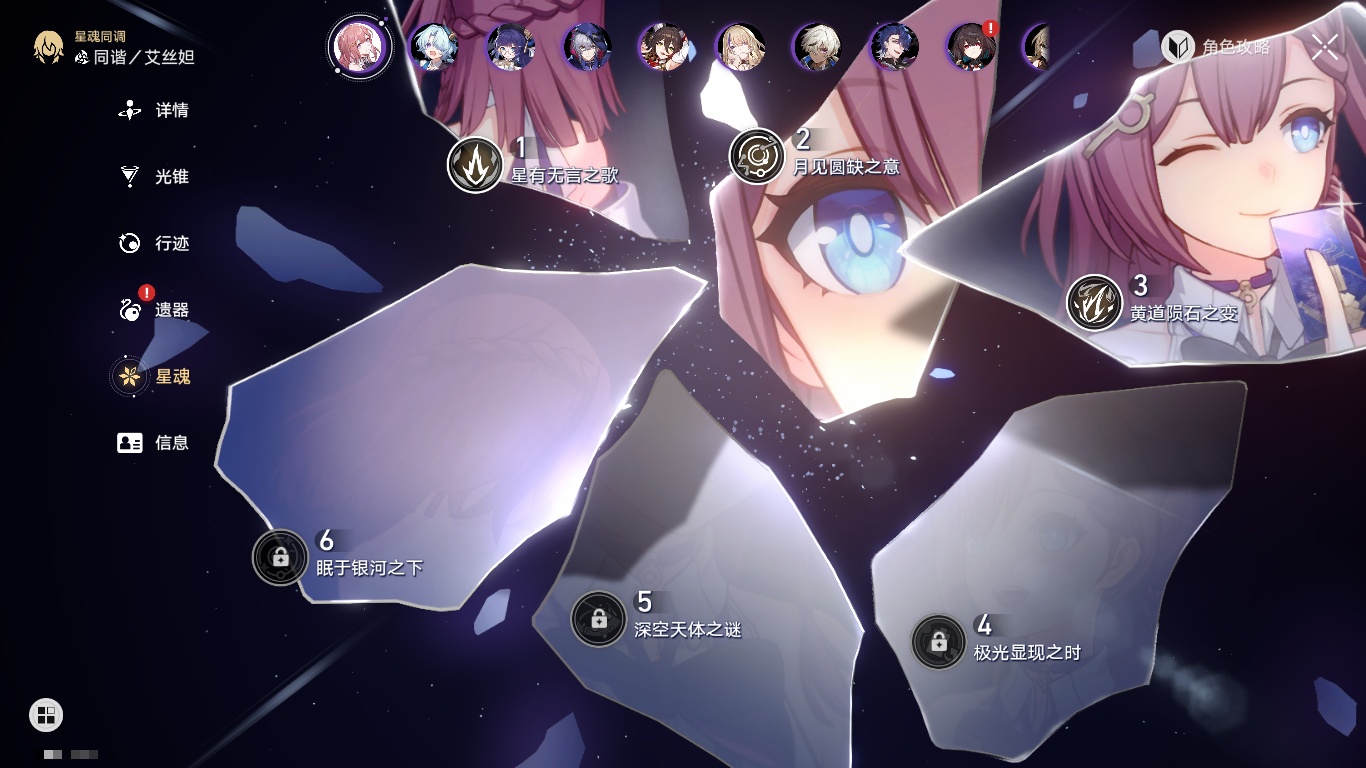Select the pink-haired Asta avatar
The width and height of the screenshot is (1366, 768).
click(359, 47)
